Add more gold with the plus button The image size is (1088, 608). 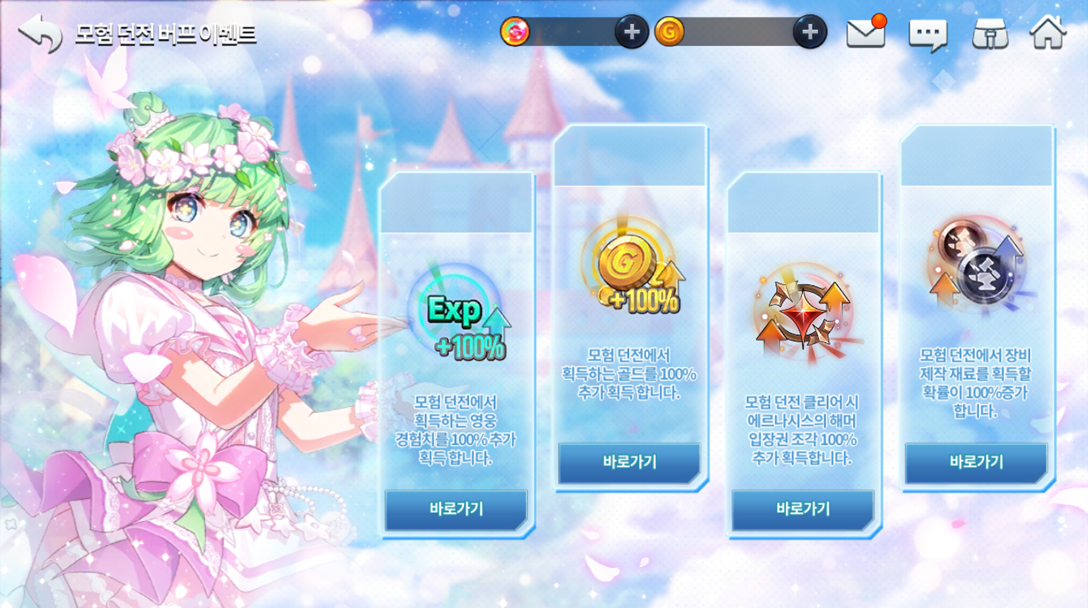(x=809, y=32)
